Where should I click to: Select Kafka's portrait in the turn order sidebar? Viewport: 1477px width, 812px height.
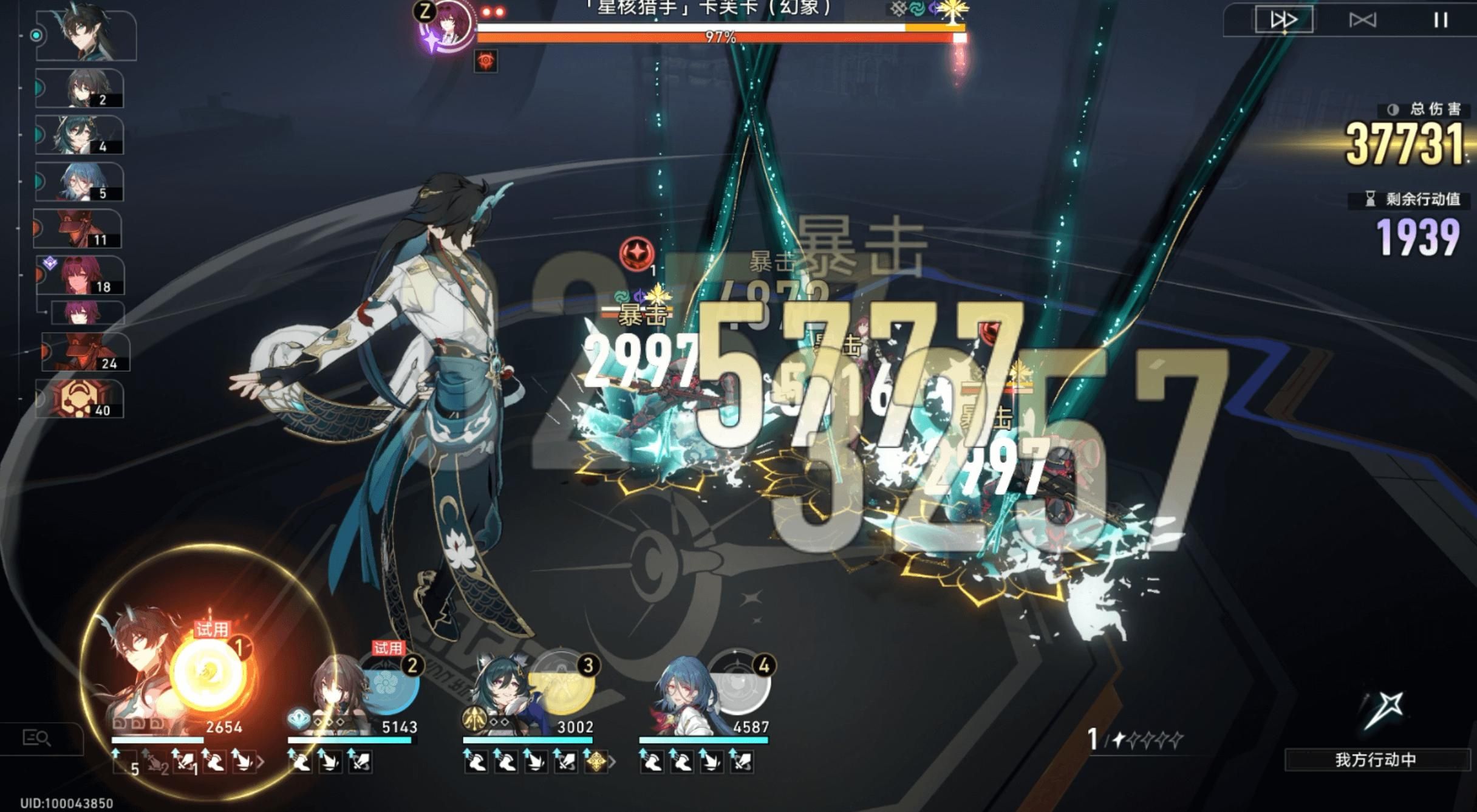79,273
